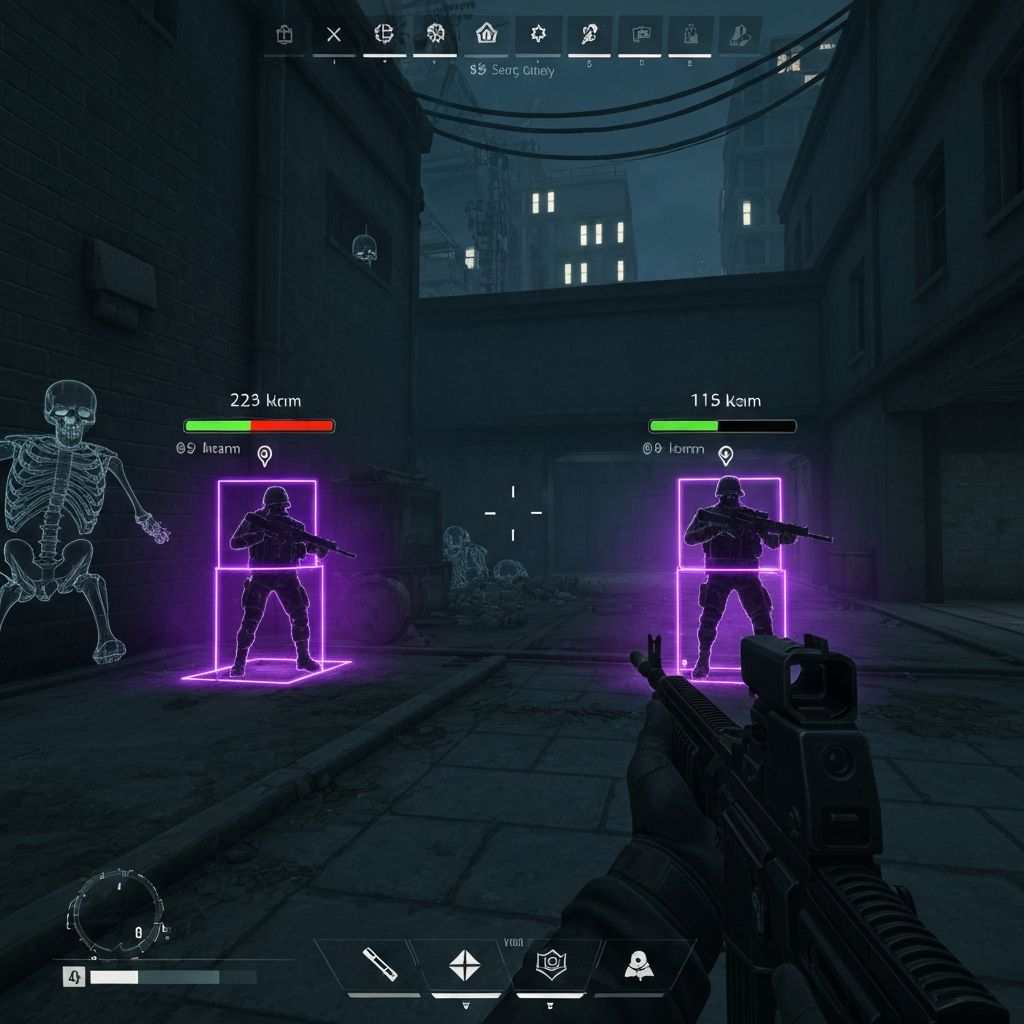Viewport: 1024px width, 1024px height.
Task: Select the house icon in the top bar
Action: pyautogui.click(x=486, y=34)
